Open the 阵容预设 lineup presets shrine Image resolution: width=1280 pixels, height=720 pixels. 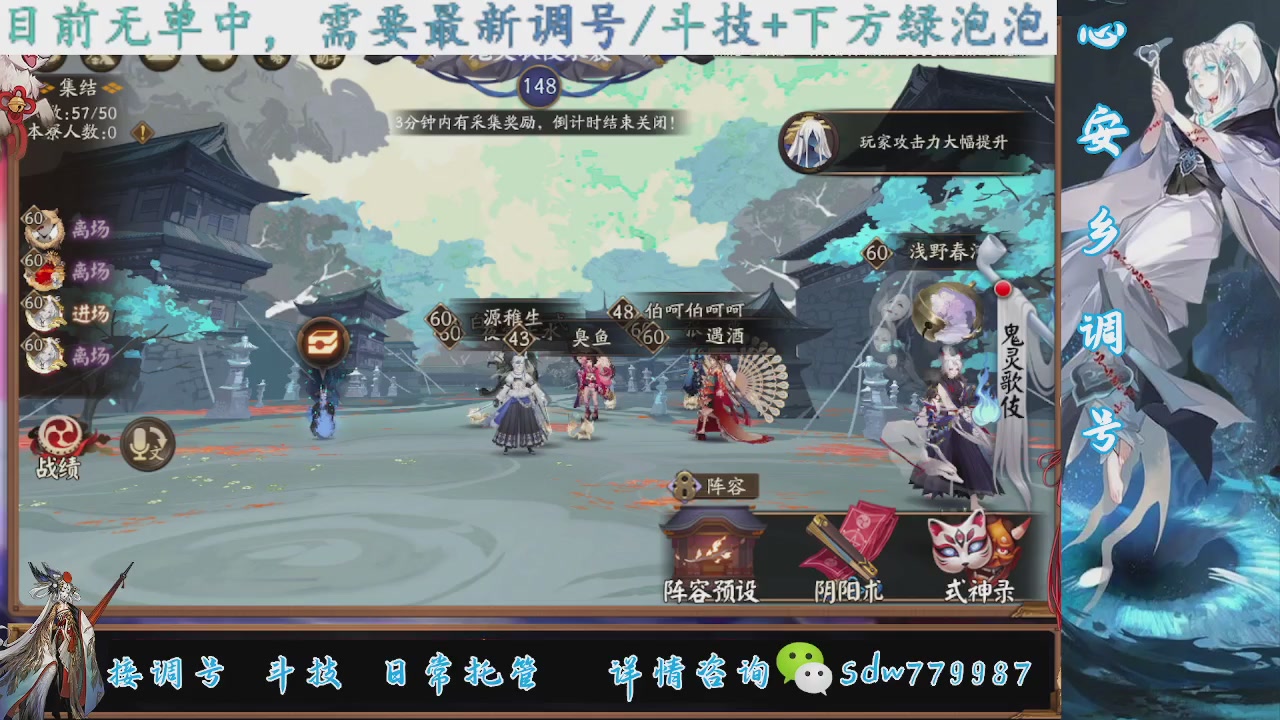[712, 551]
